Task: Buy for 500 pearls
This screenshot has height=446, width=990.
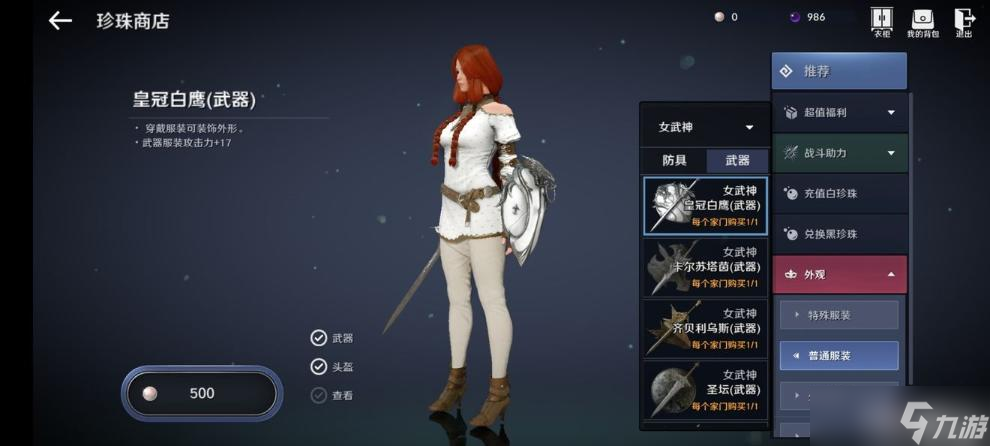Action: click(x=201, y=393)
